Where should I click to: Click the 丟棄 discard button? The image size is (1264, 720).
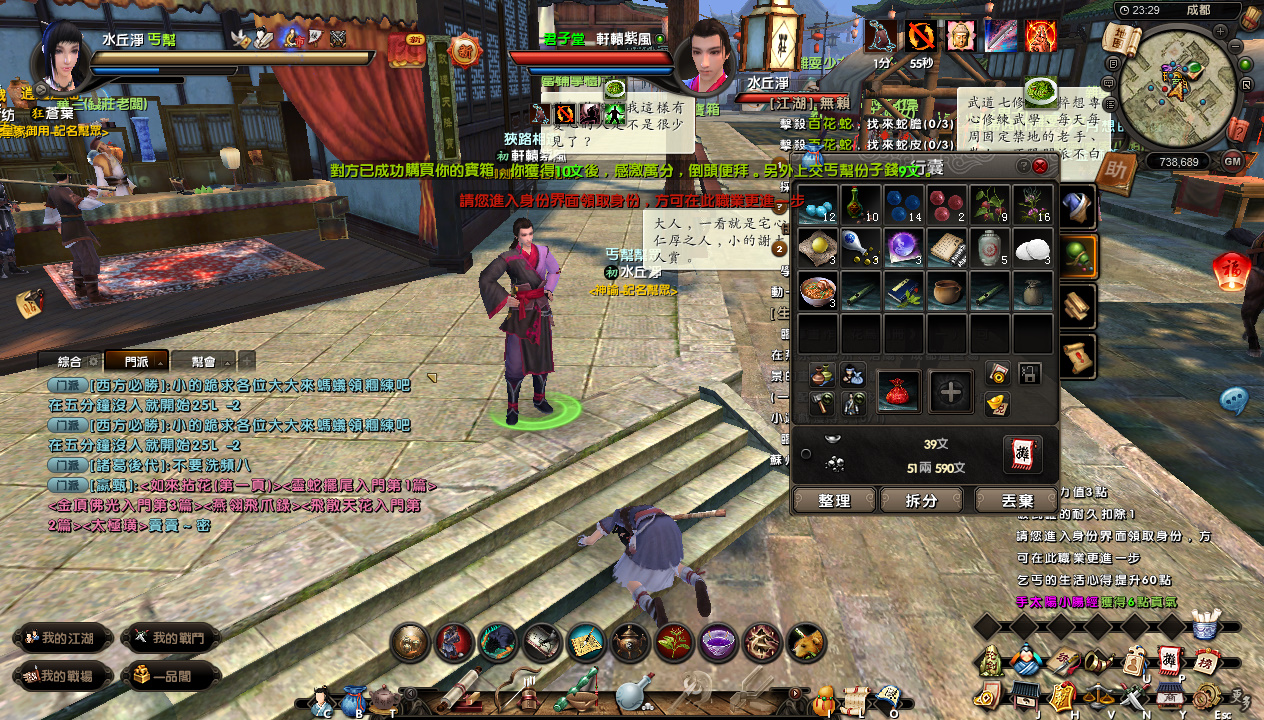coord(1016,500)
